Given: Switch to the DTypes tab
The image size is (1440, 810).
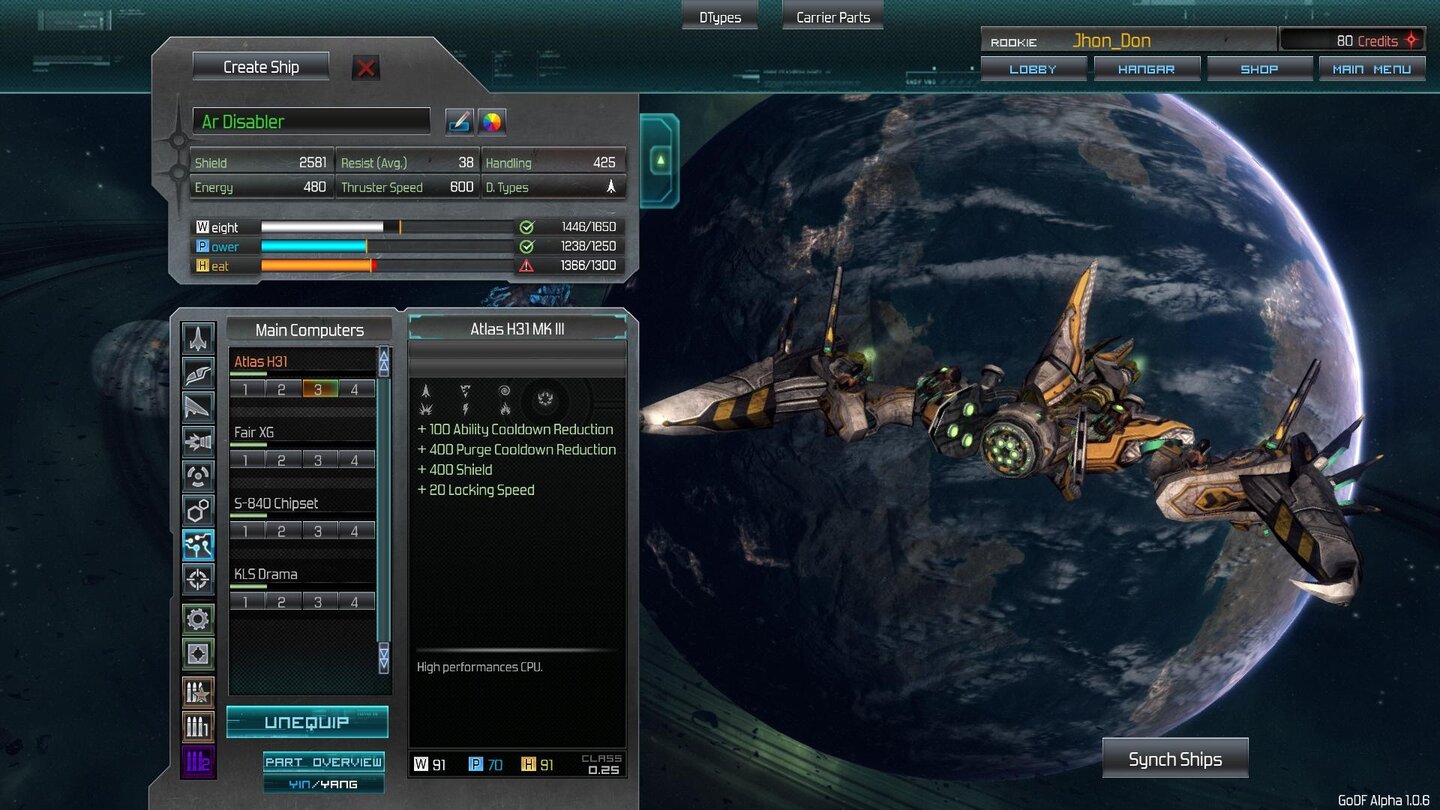Looking at the screenshot, I should 719,16.
